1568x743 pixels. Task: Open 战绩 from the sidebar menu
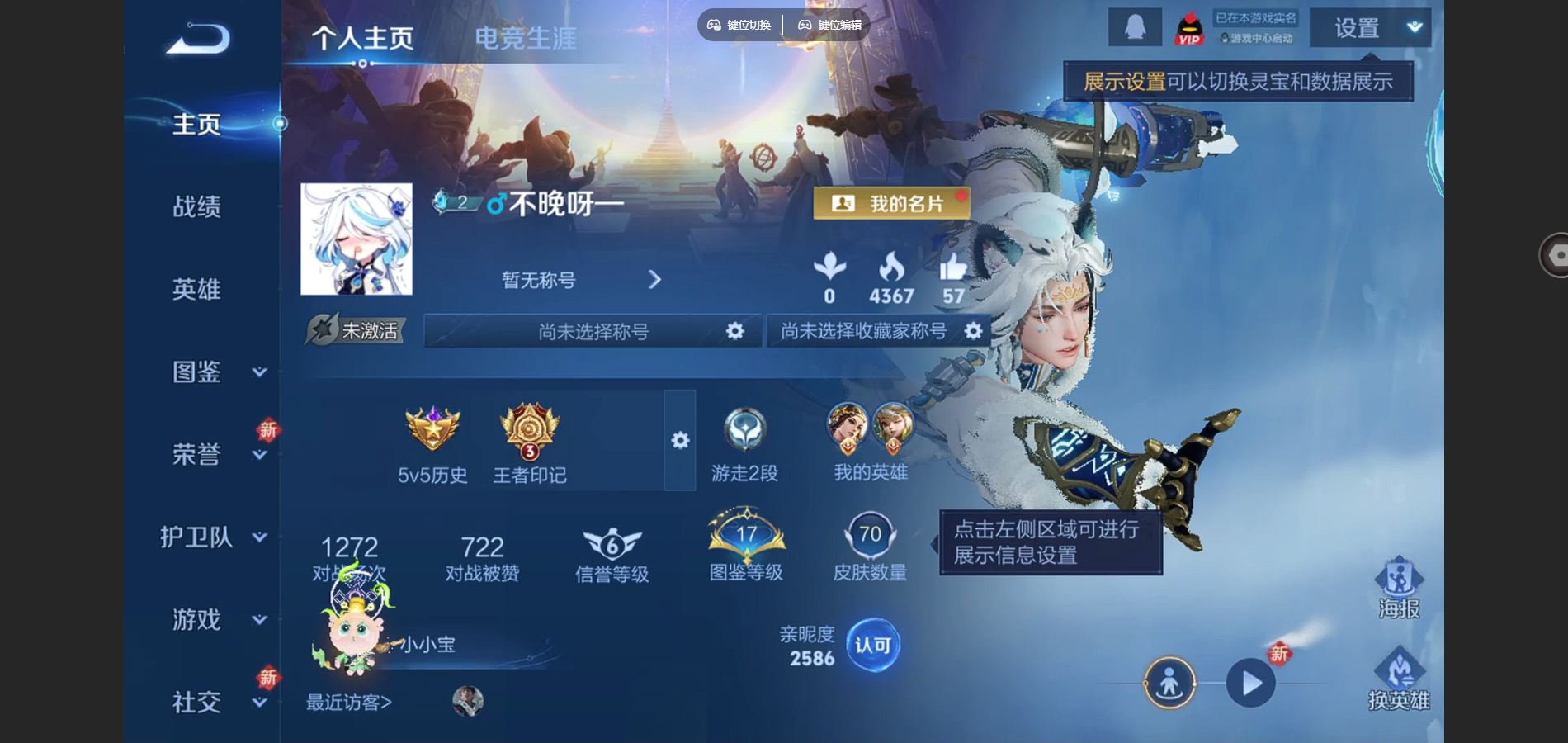(198, 207)
